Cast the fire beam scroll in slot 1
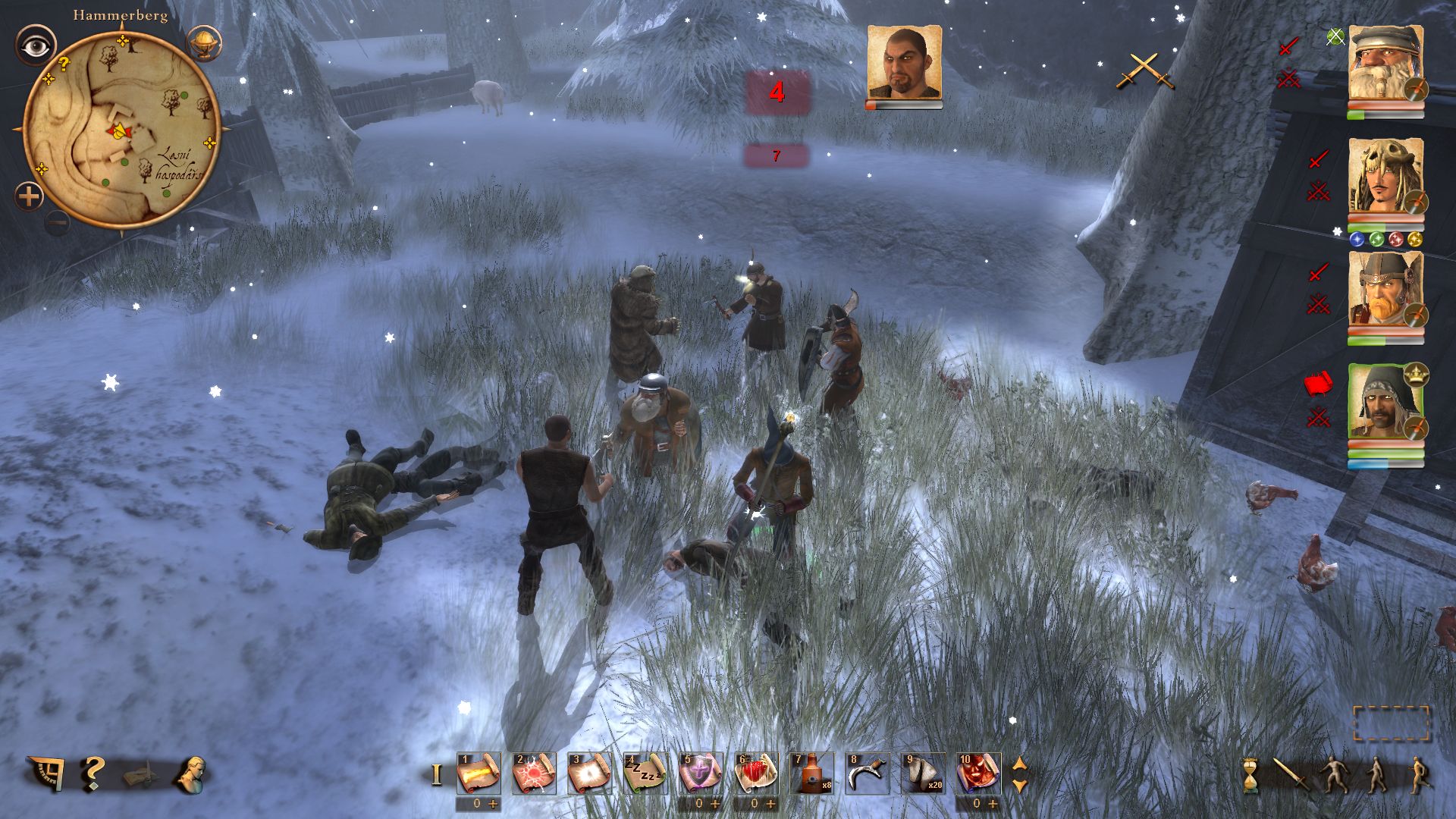Image resolution: width=1456 pixels, height=819 pixels. pos(479,774)
